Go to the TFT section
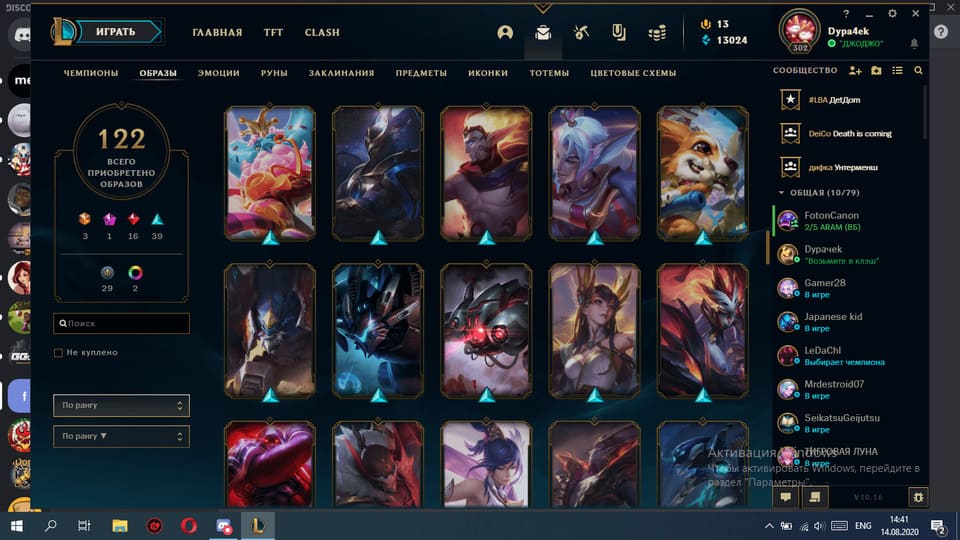Screen dimensions: 960x540 point(273,32)
